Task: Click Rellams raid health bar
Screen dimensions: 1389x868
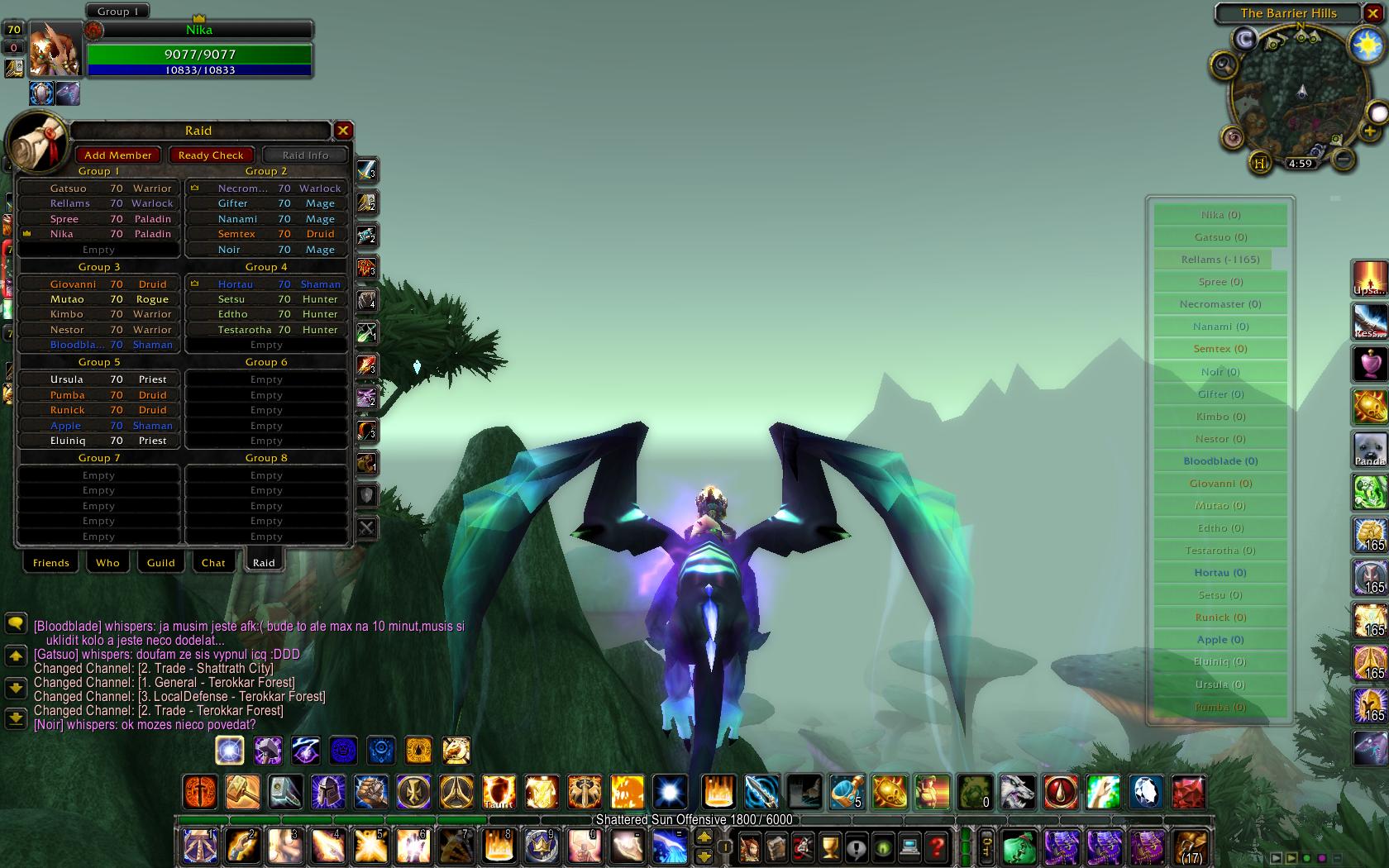Action: click(x=1220, y=260)
